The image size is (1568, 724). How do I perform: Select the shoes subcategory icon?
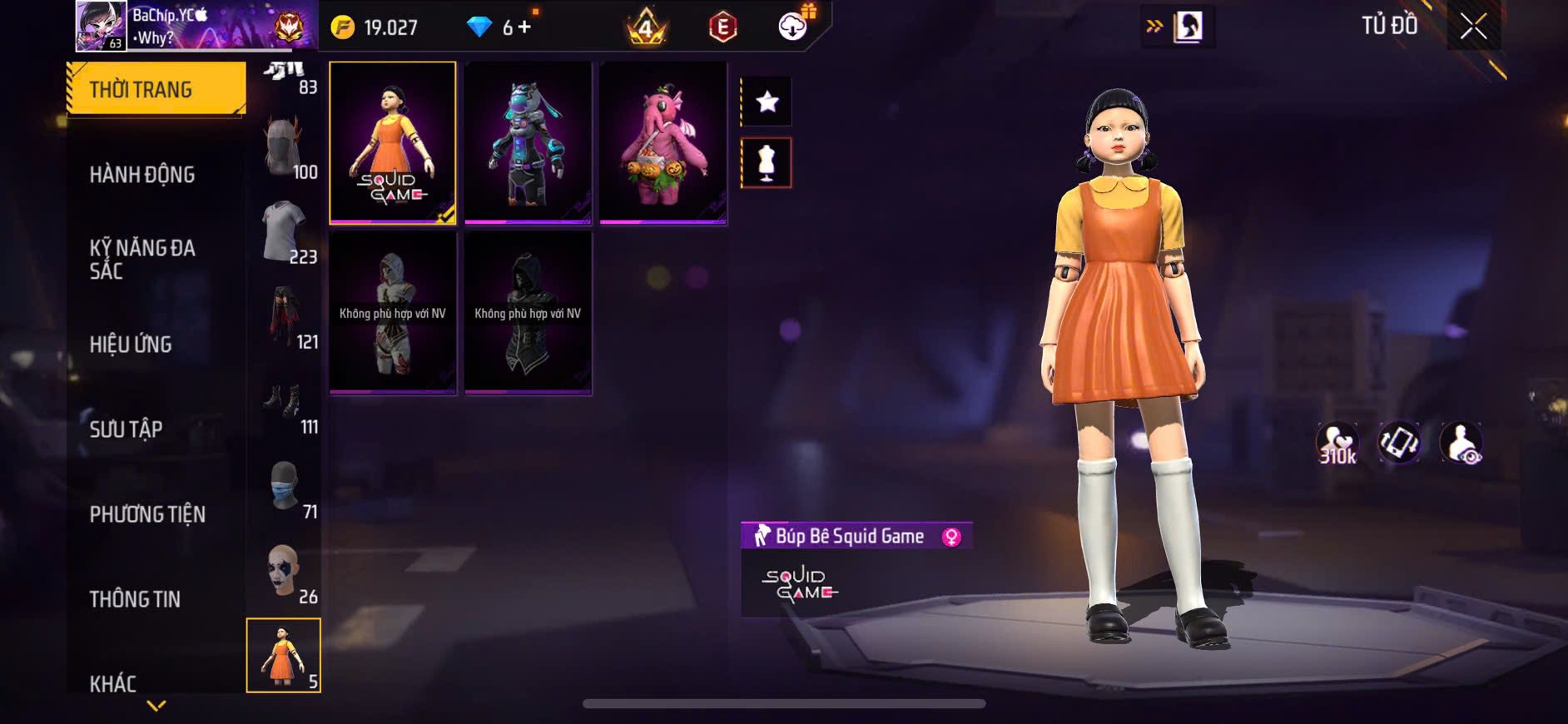285,404
